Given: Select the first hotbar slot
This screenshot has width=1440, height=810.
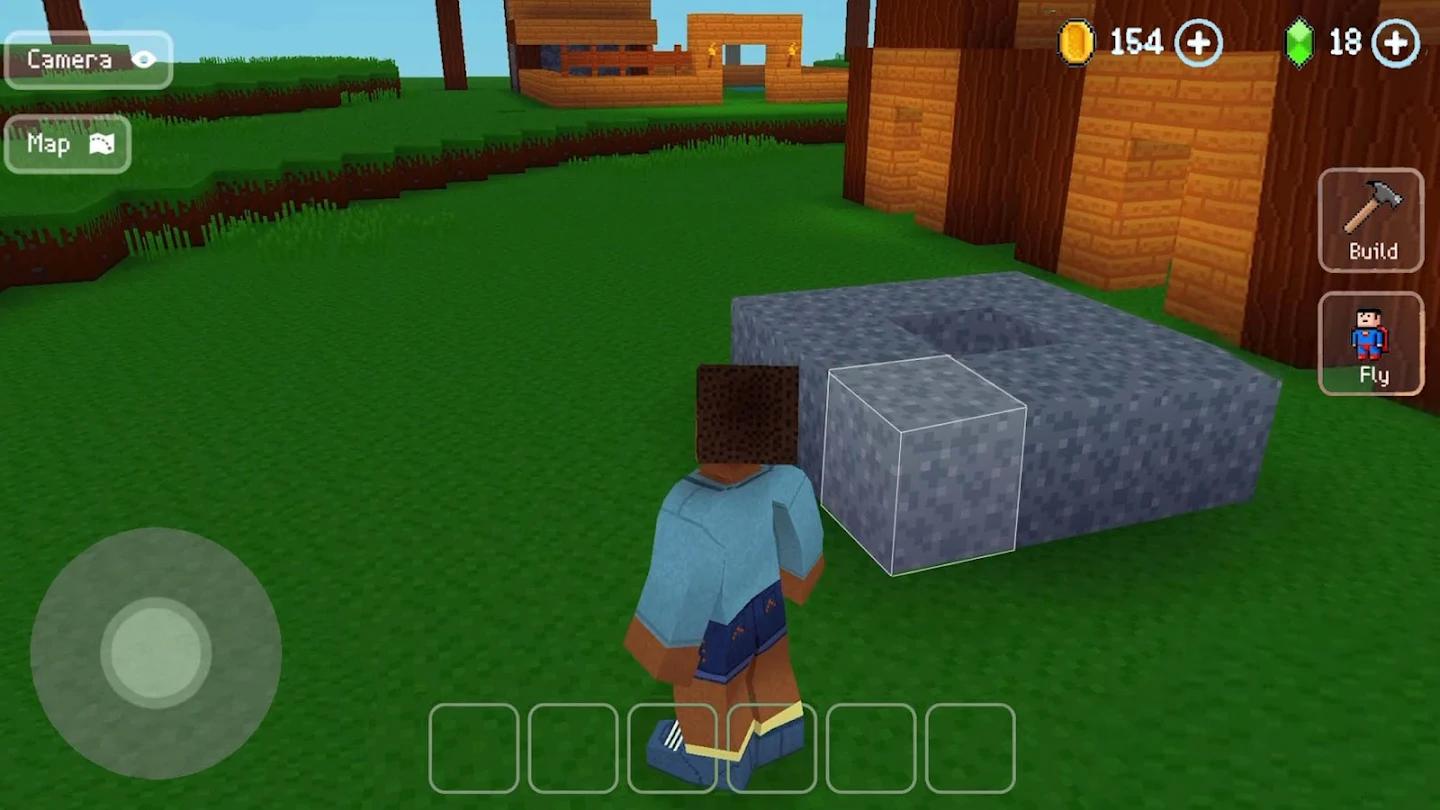Looking at the screenshot, I should [x=473, y=748].
